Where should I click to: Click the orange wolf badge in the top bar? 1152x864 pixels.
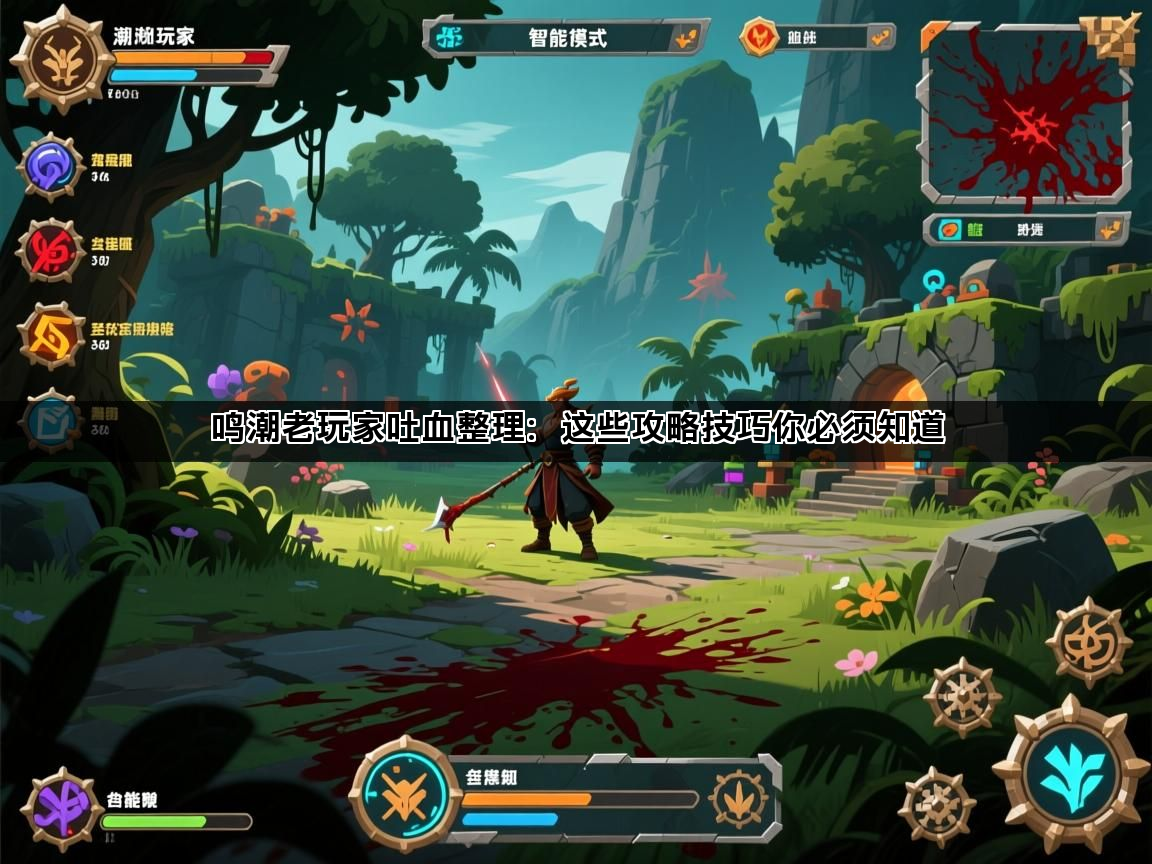(760, 38)
